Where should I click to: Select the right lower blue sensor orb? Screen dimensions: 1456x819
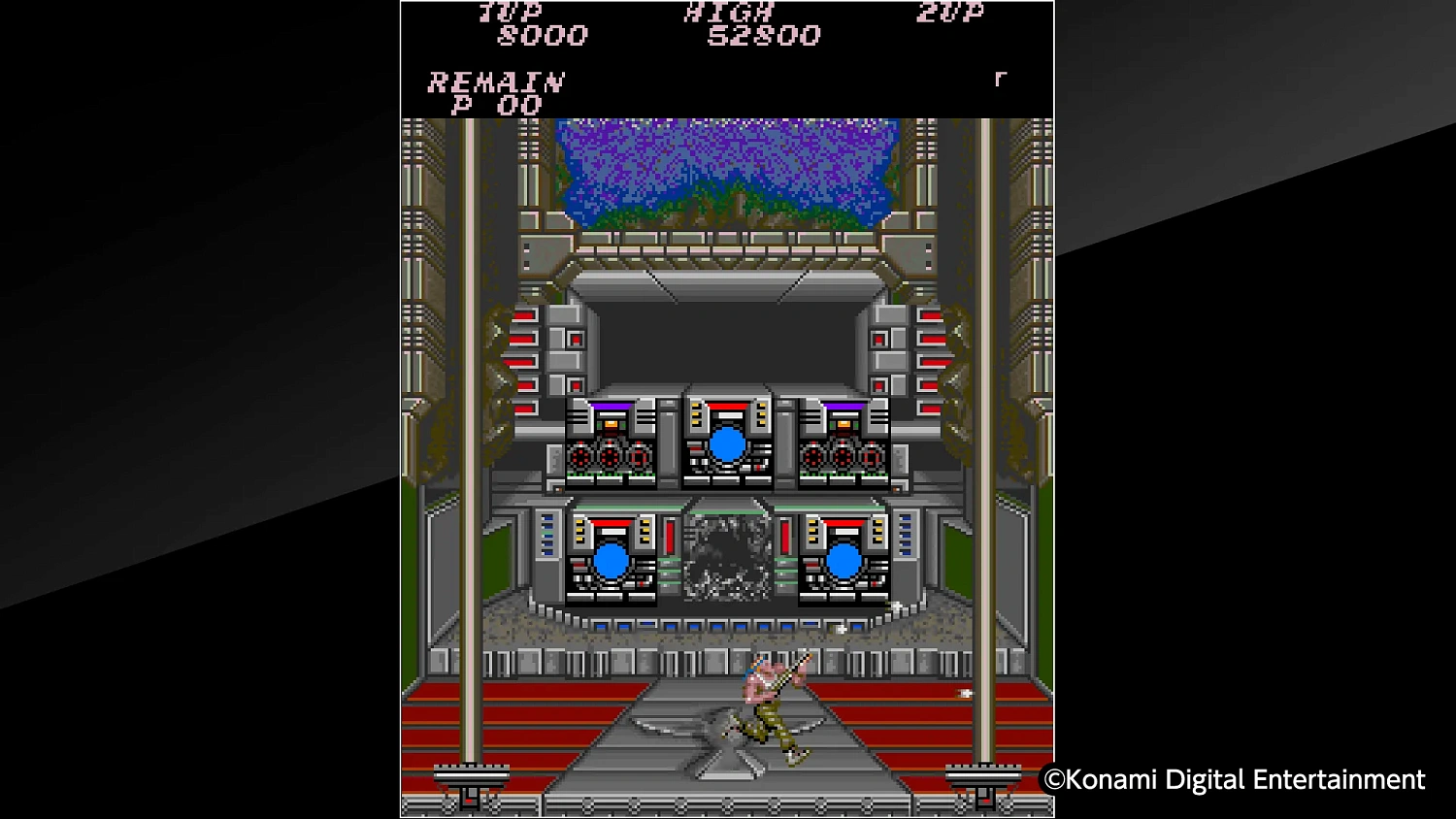pyautogui.click(x=845, y=560)
